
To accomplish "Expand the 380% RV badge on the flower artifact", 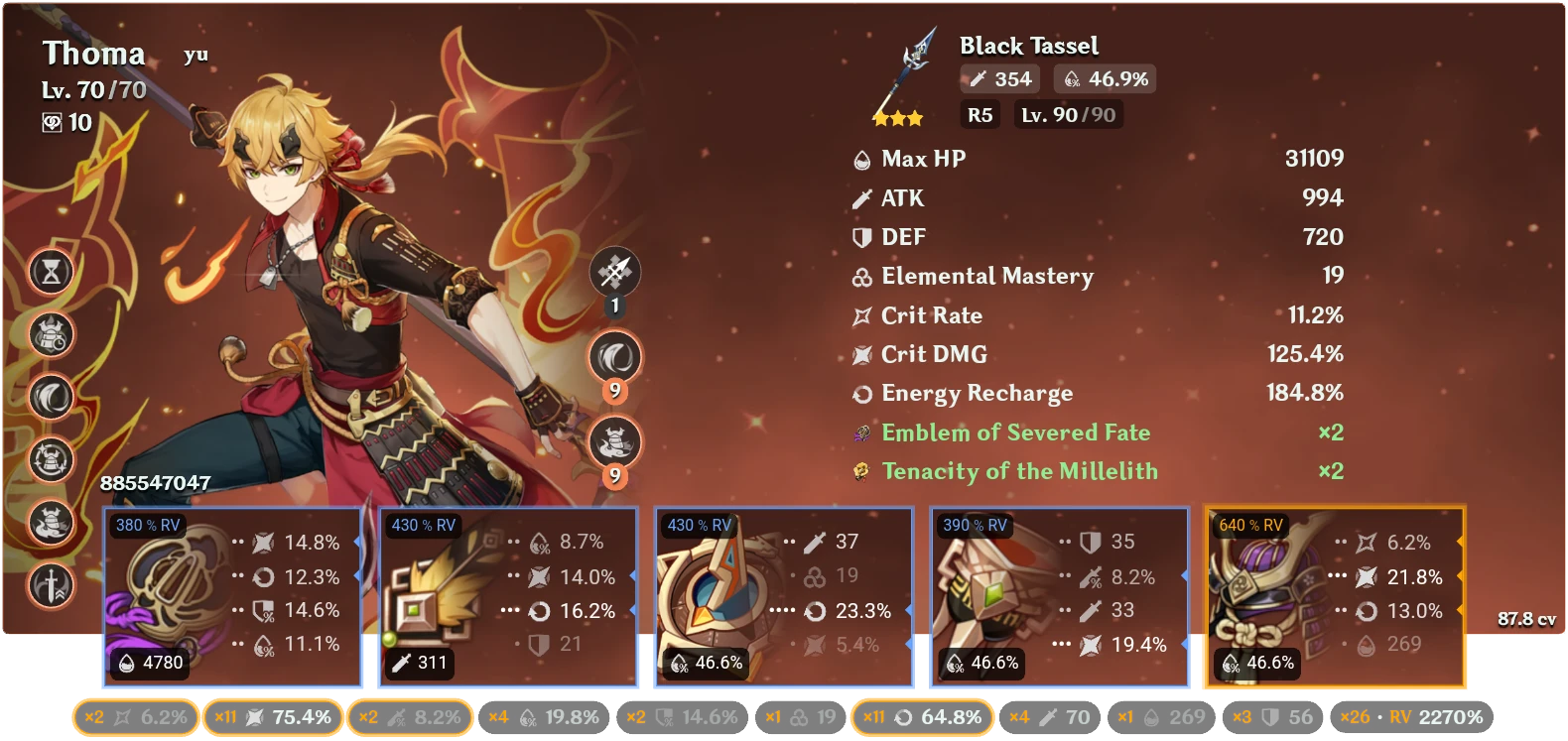I will pos(145,525).
